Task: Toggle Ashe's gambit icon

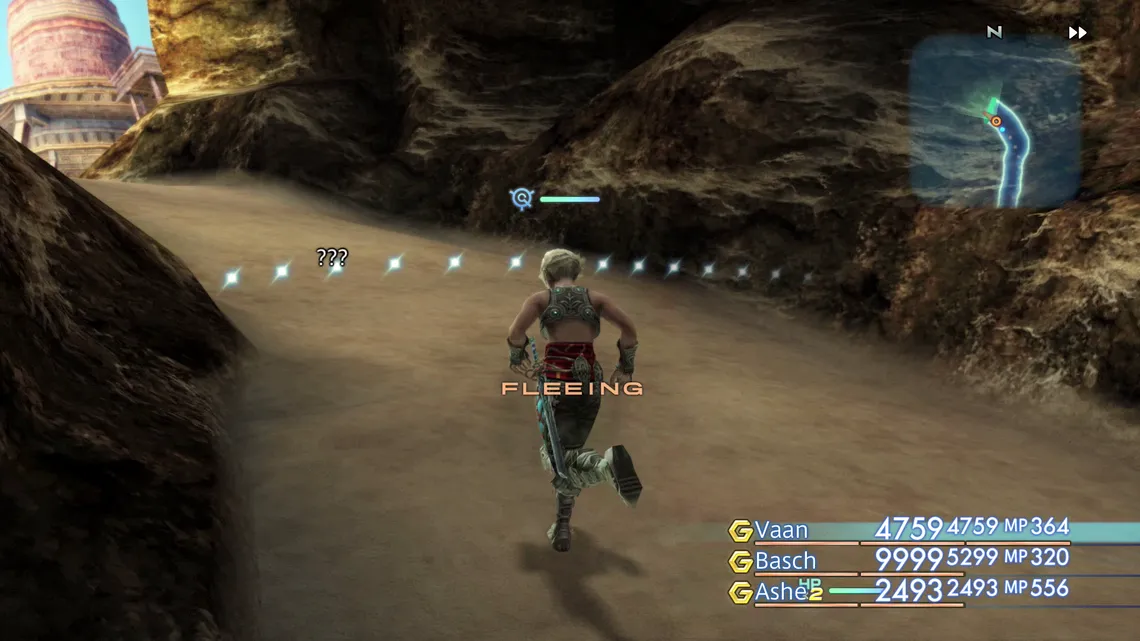Action: pos(740,592)
